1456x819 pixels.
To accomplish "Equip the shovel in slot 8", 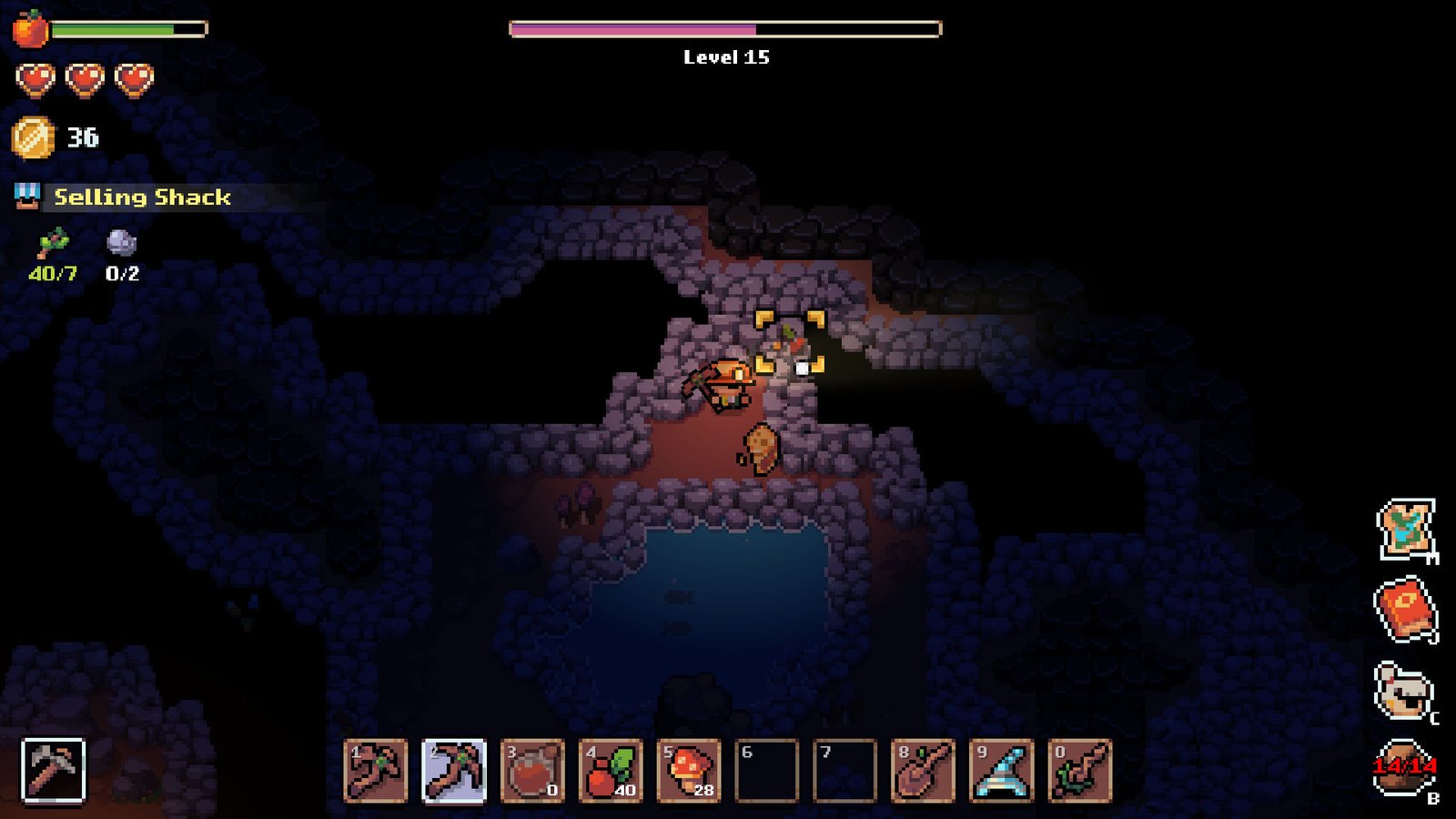I will click(924, 771).
